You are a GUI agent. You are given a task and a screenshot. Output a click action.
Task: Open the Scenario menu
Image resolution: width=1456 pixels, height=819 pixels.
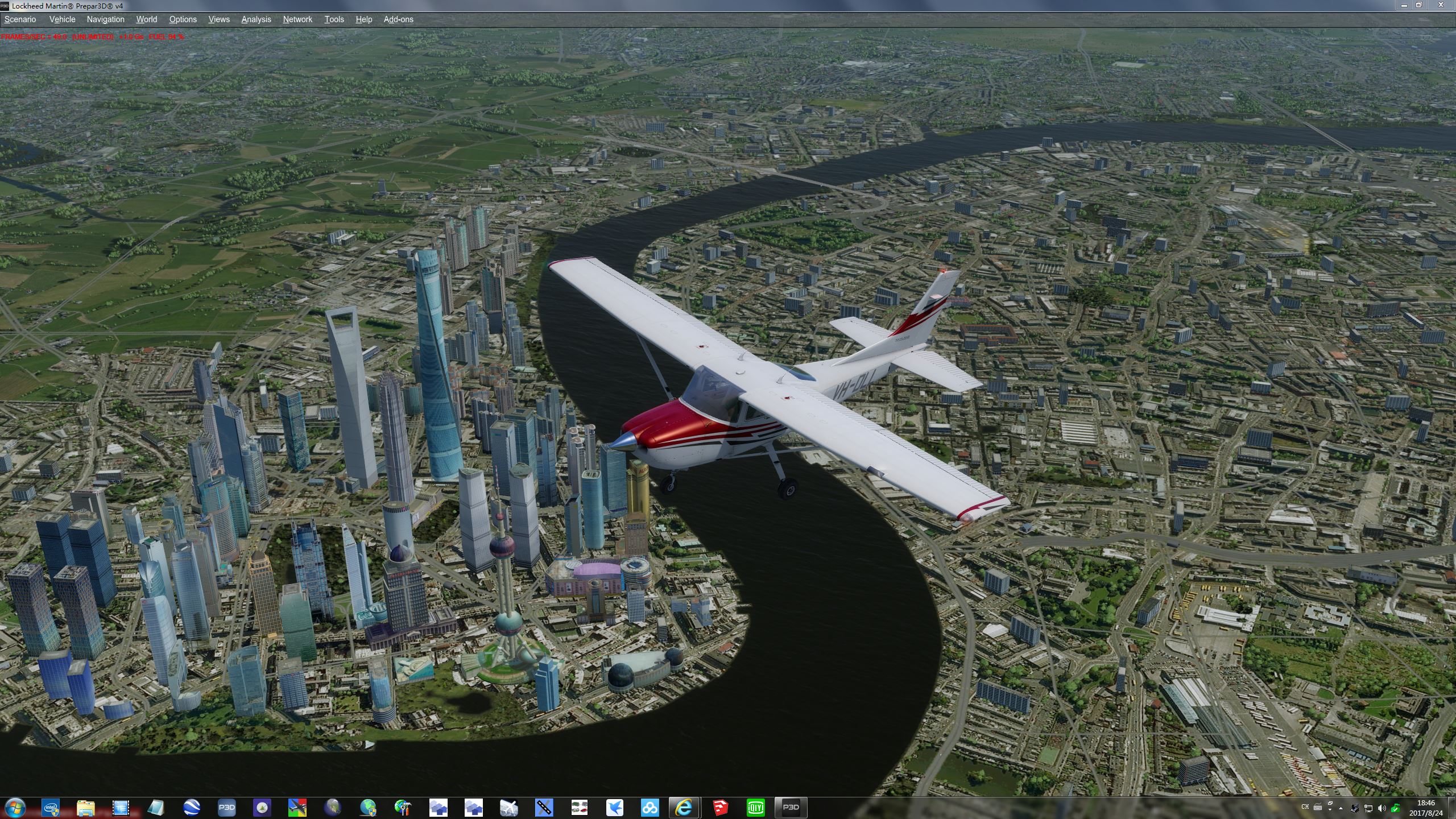pyautogui.click(x=20, y=19)
